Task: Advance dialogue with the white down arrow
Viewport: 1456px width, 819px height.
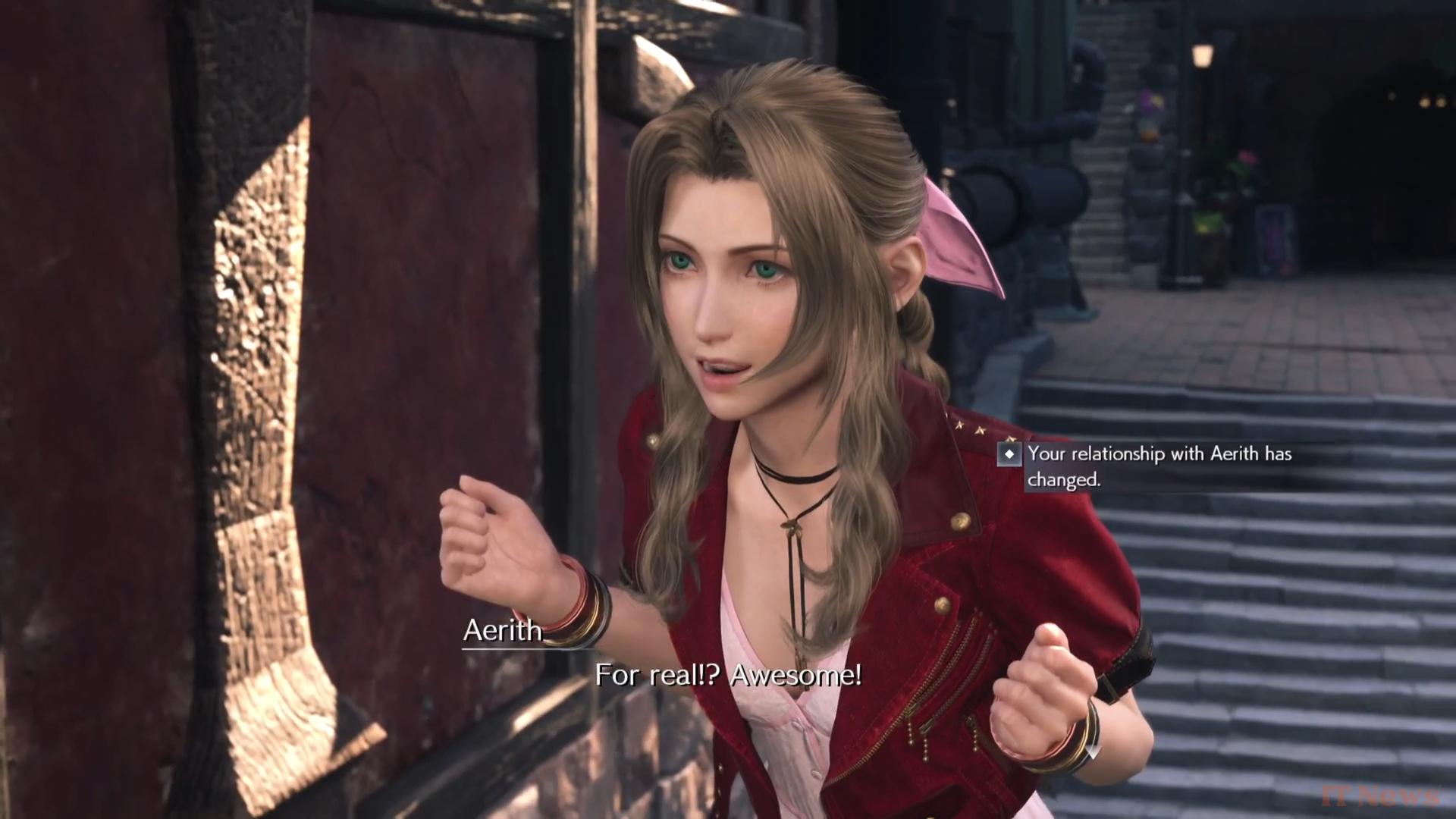Action: pyautogui.click(x=1093, y=752)
